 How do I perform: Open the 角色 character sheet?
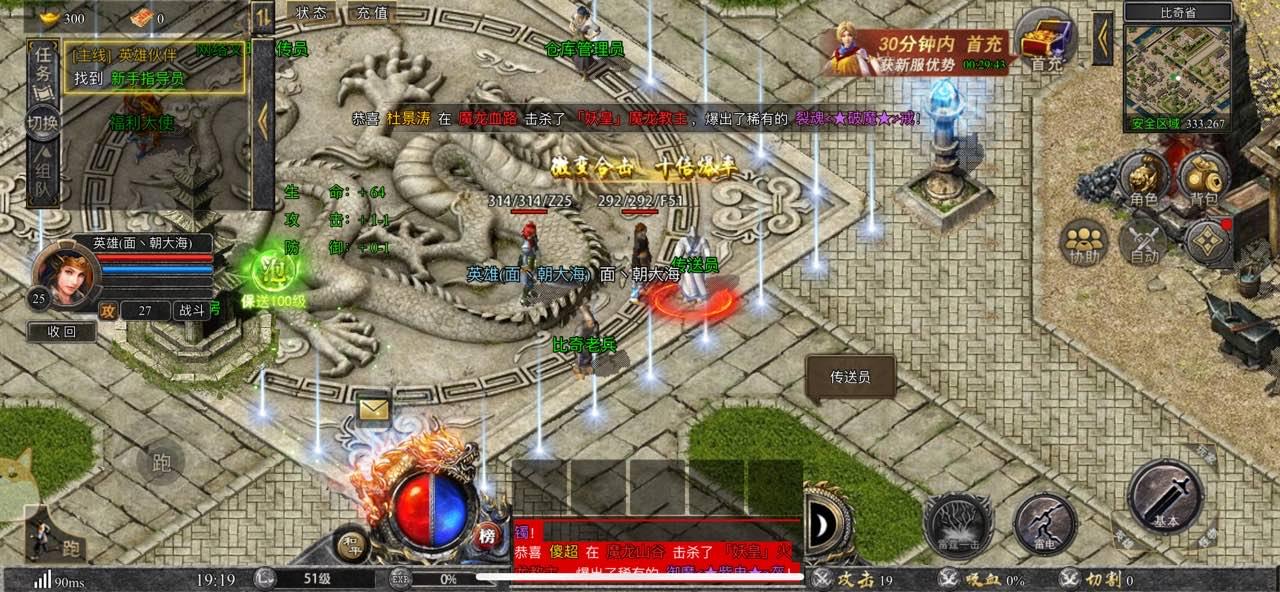(1144, 178)
